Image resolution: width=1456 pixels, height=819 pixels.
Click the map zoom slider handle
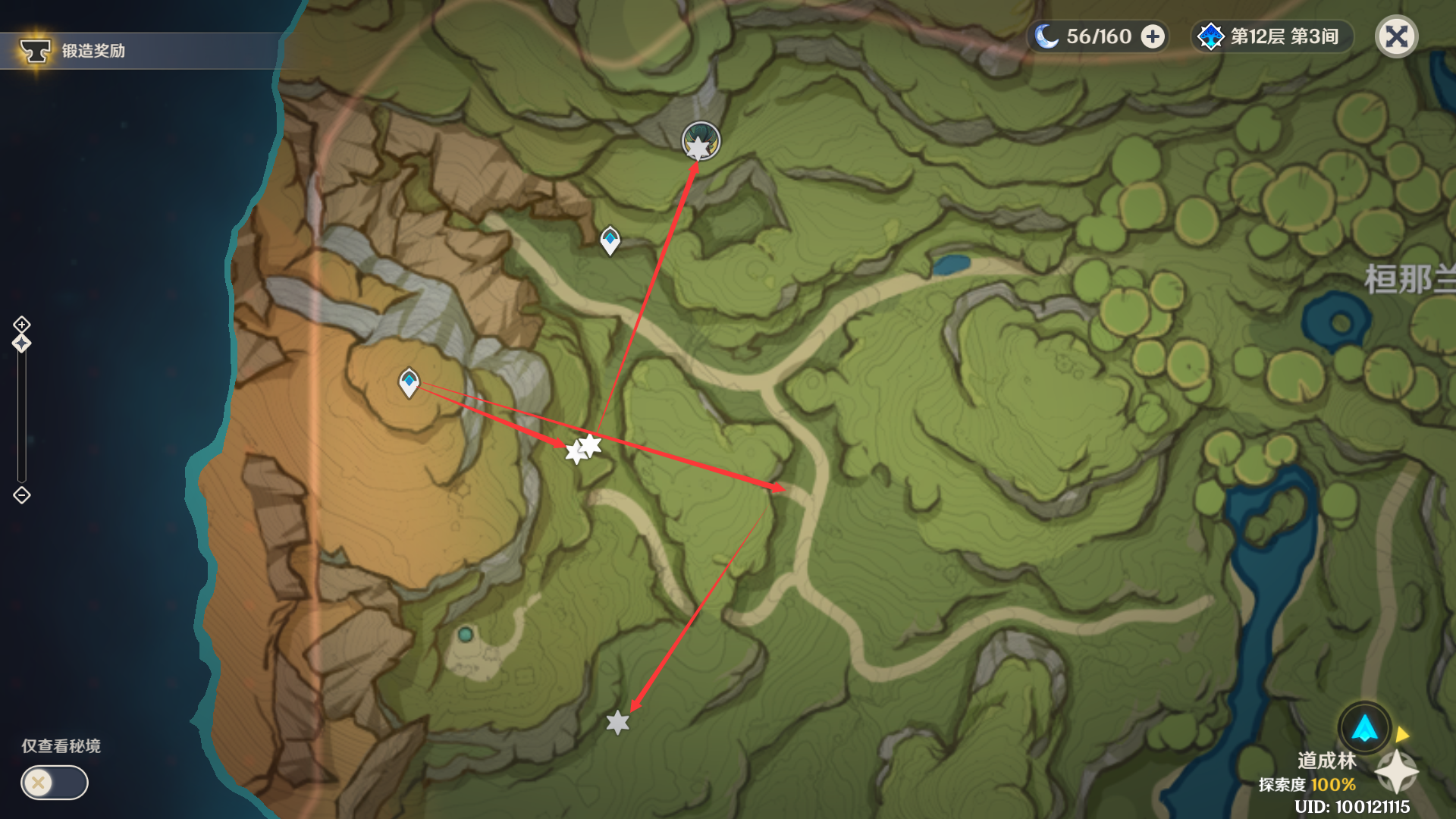point(21,344)
